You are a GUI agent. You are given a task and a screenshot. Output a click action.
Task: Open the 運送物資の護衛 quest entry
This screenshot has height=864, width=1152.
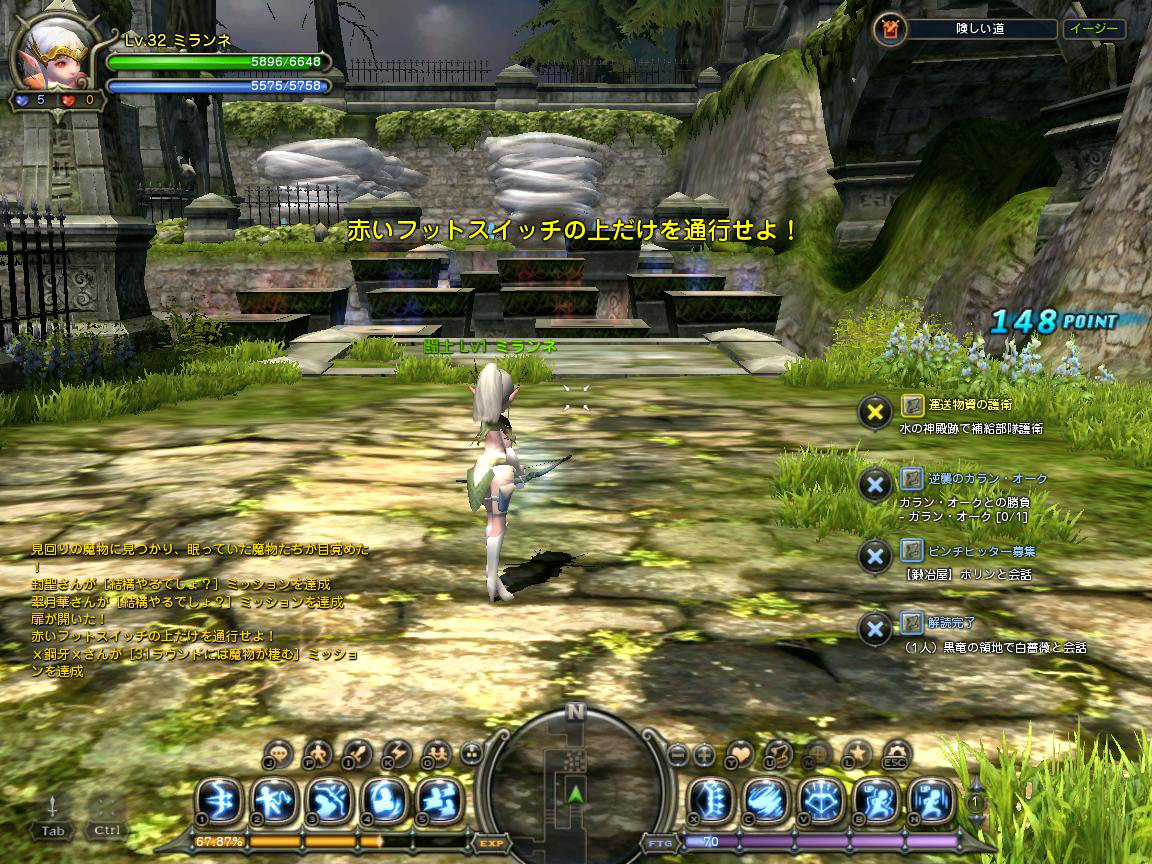969,405
